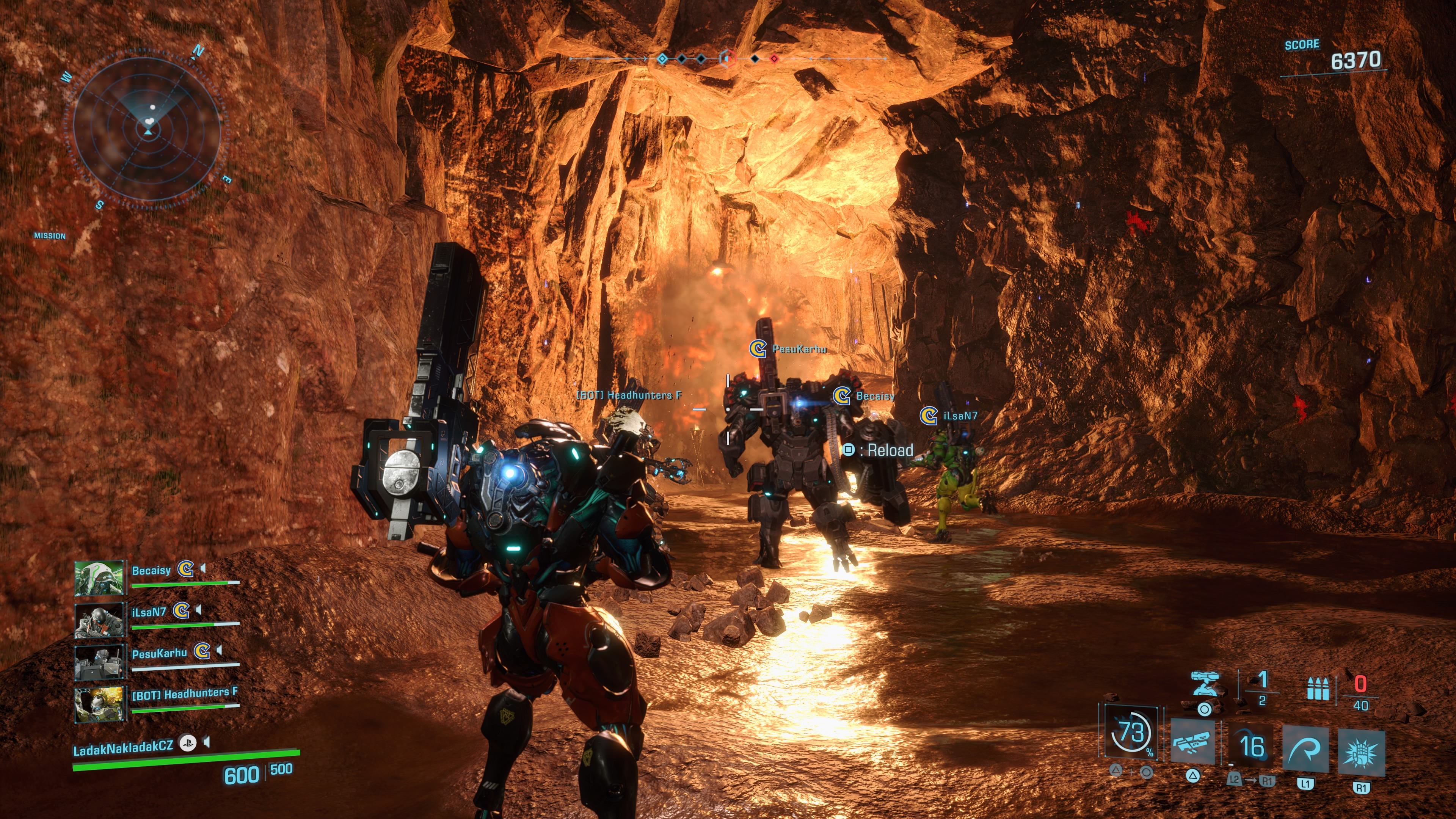Toggle the speaker icon beside LadakNakladakCZ
This screenshot has height=819, width=1456.
coord(207,742)
